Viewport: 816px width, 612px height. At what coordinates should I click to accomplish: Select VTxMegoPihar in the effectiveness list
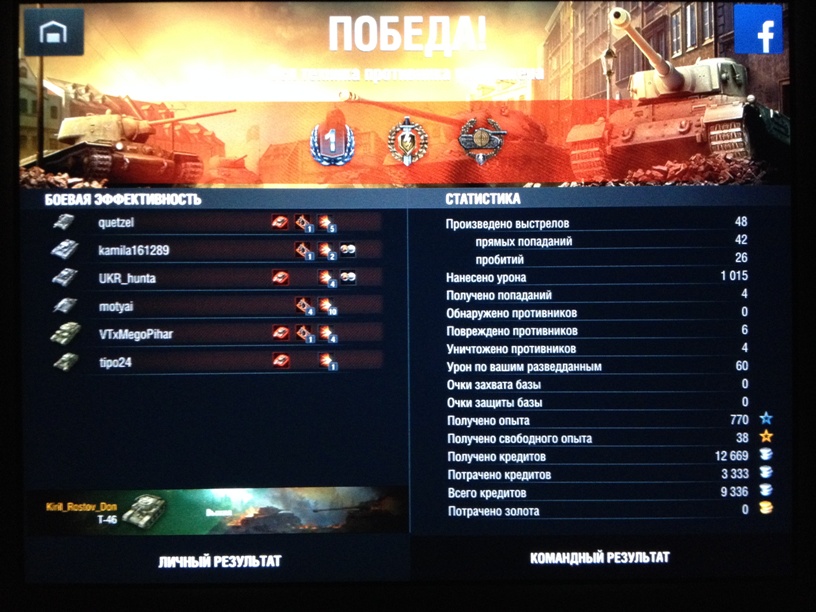click(x=215, y=334)
